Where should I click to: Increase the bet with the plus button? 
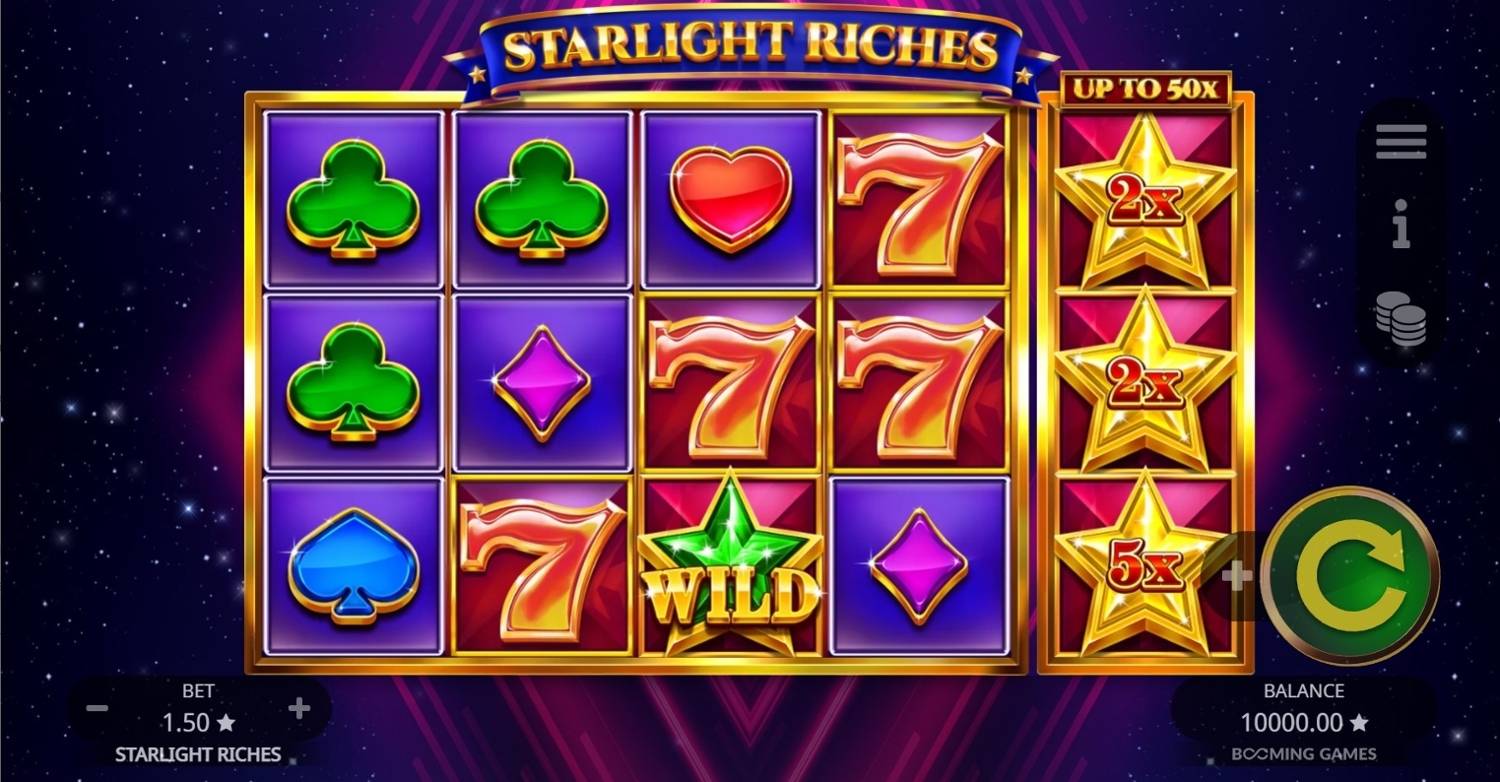297,707
